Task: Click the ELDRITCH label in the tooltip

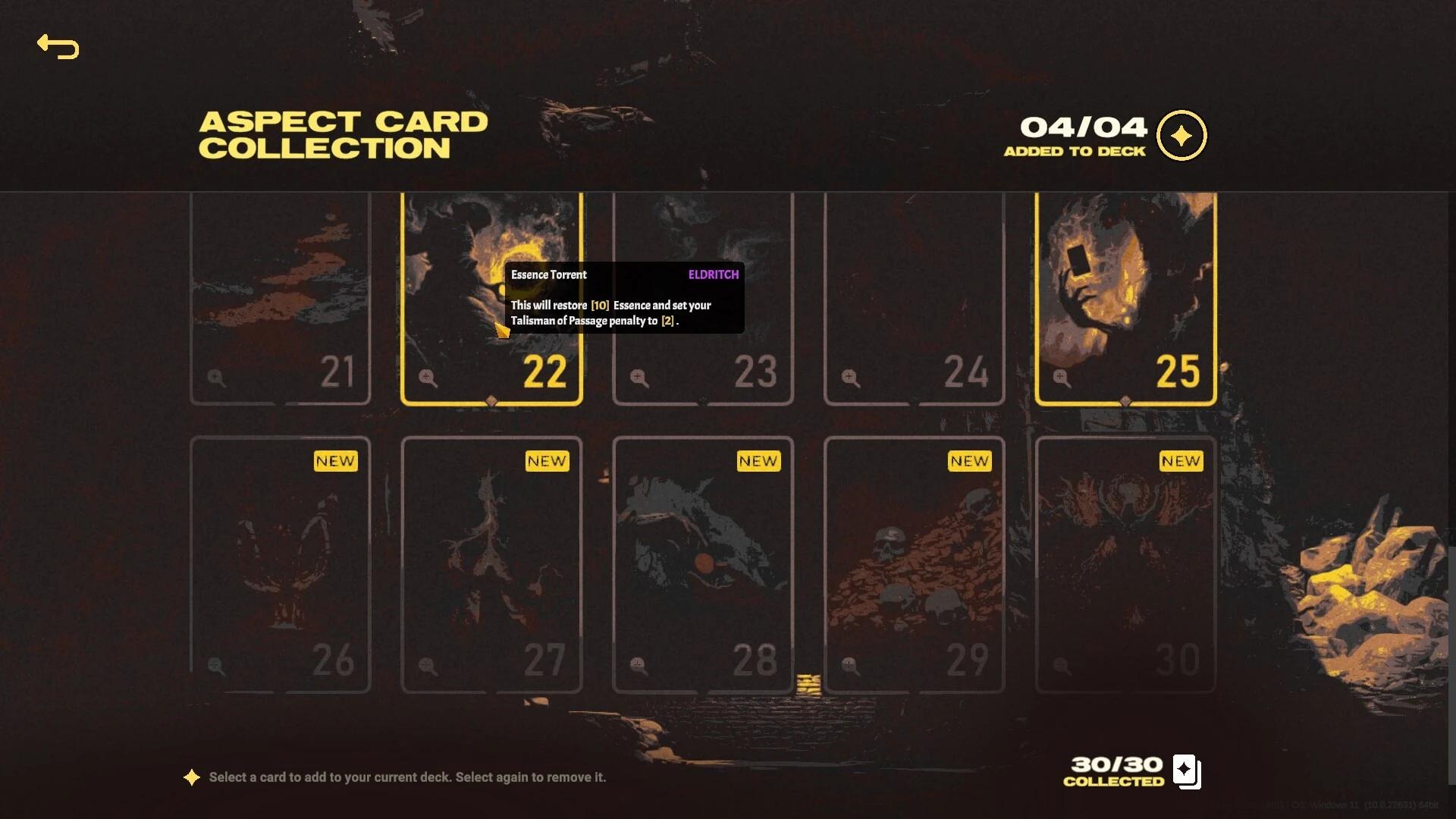Action: pos(712,275)
